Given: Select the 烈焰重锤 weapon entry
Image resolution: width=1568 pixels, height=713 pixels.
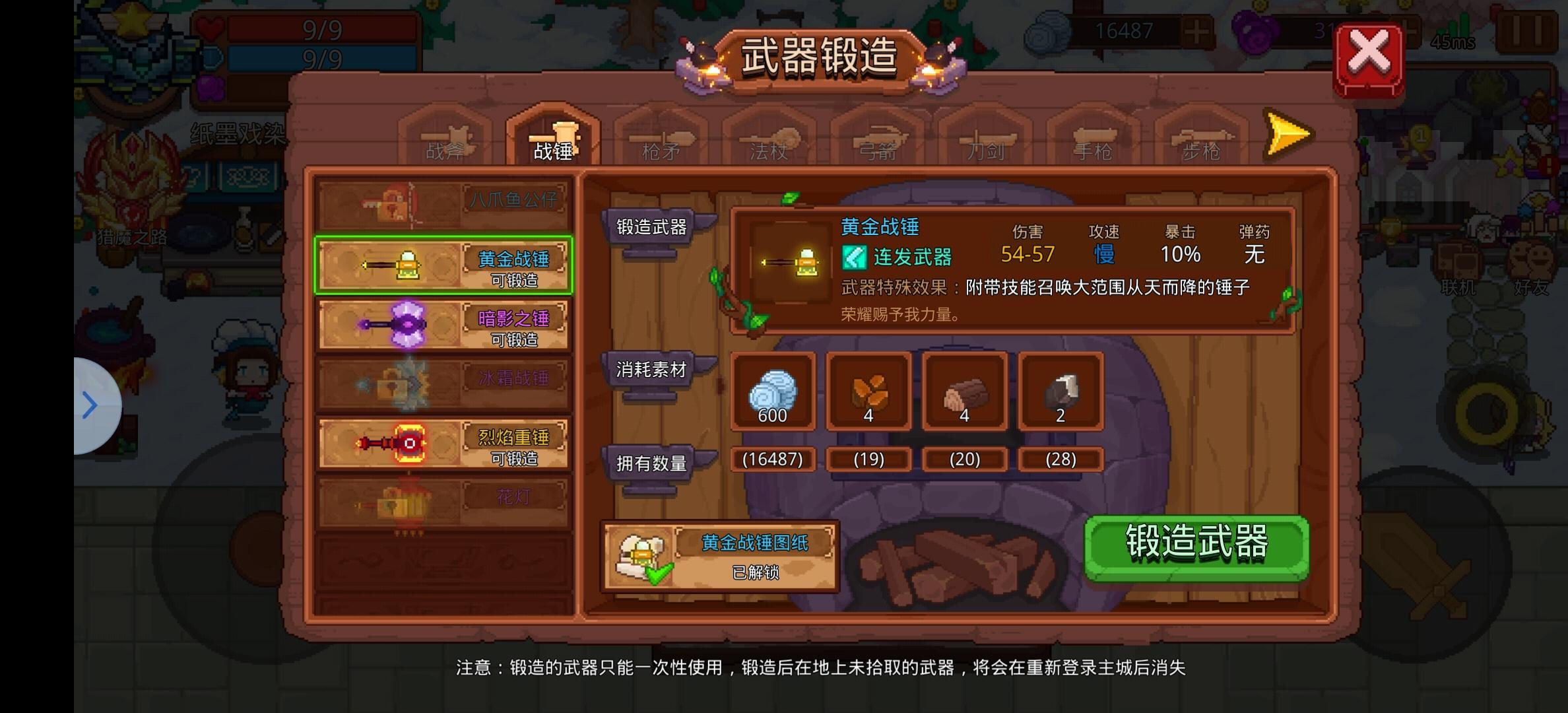Looking at the screenshot, I should tap(443, 442).
